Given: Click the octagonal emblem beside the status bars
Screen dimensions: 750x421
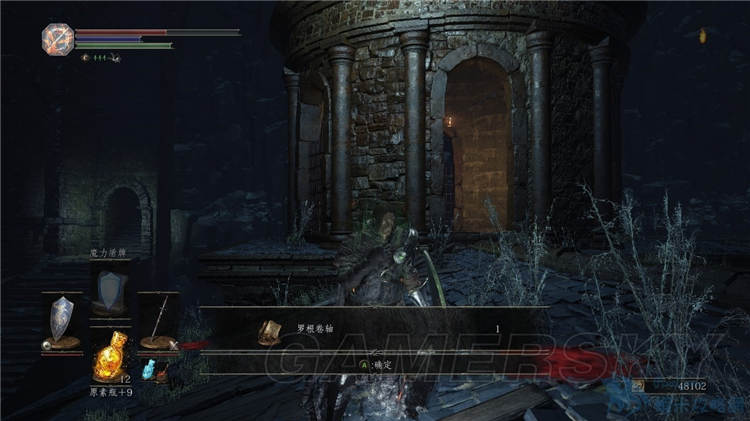Looking at the screenshot, I should [56, 38].
